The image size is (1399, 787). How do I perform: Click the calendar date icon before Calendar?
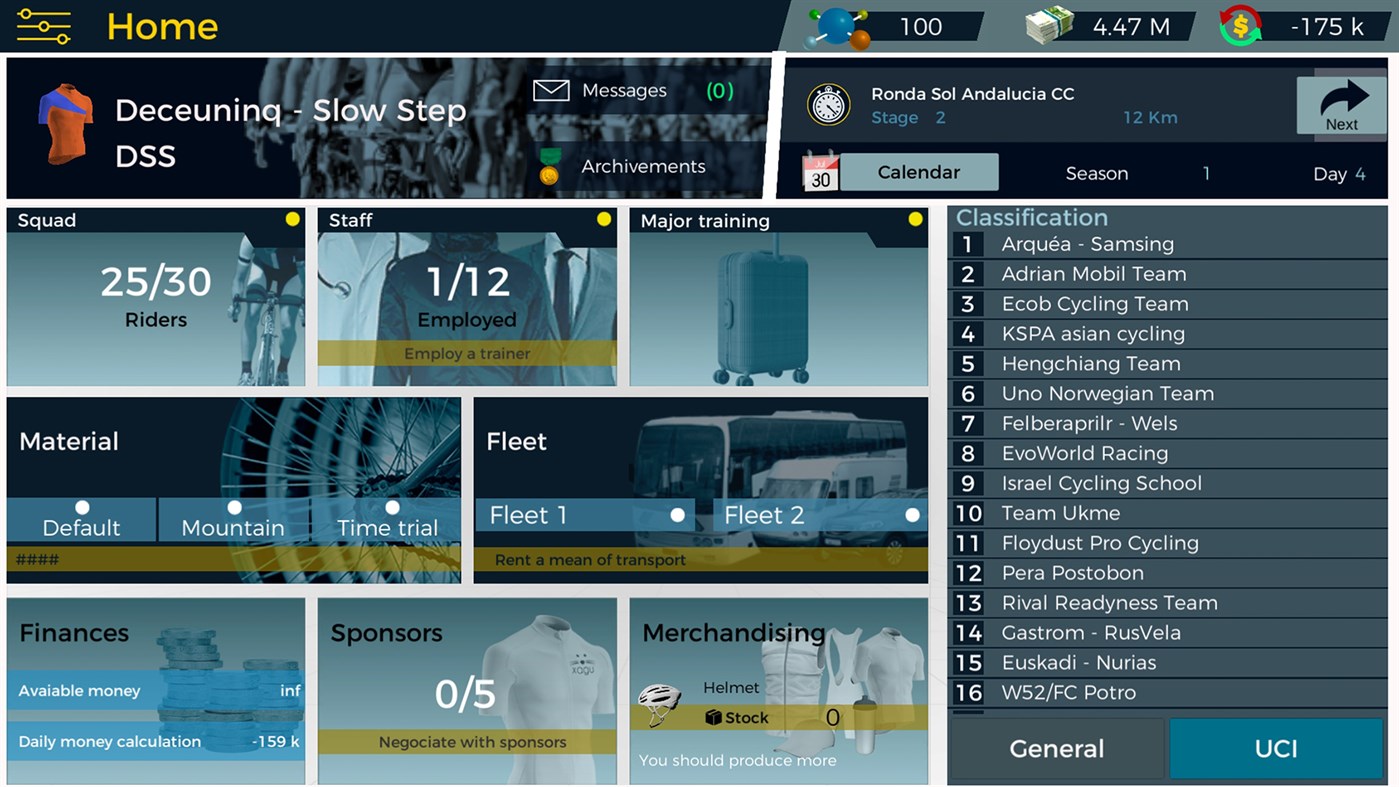(822, 171)
